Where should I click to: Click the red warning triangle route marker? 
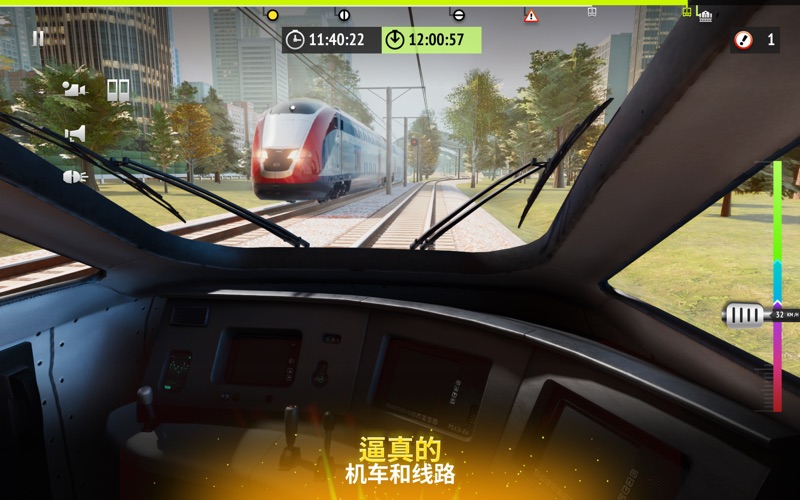point(531,16)
